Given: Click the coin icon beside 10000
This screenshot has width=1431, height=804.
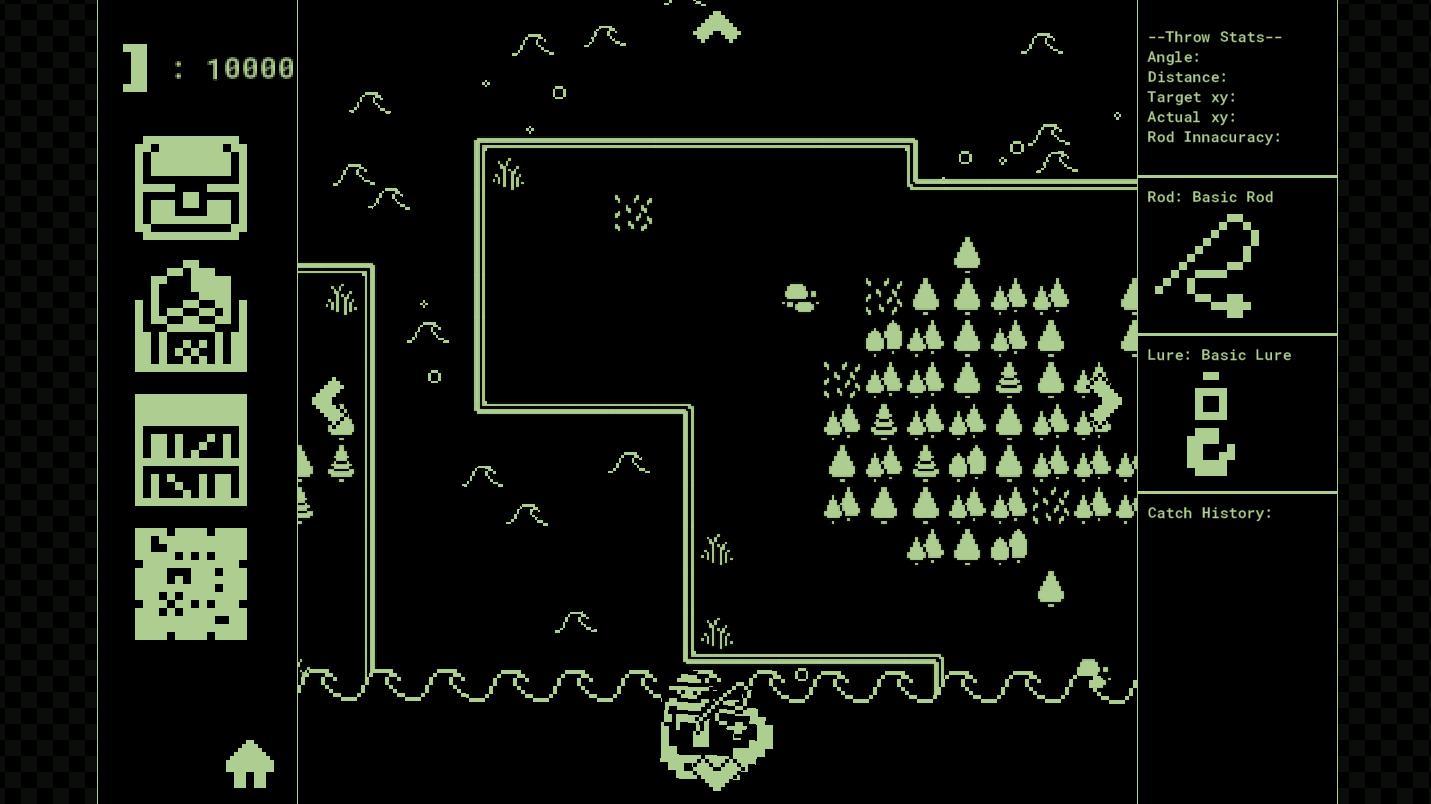Looking at the screenshot, I should pos(134,68).
